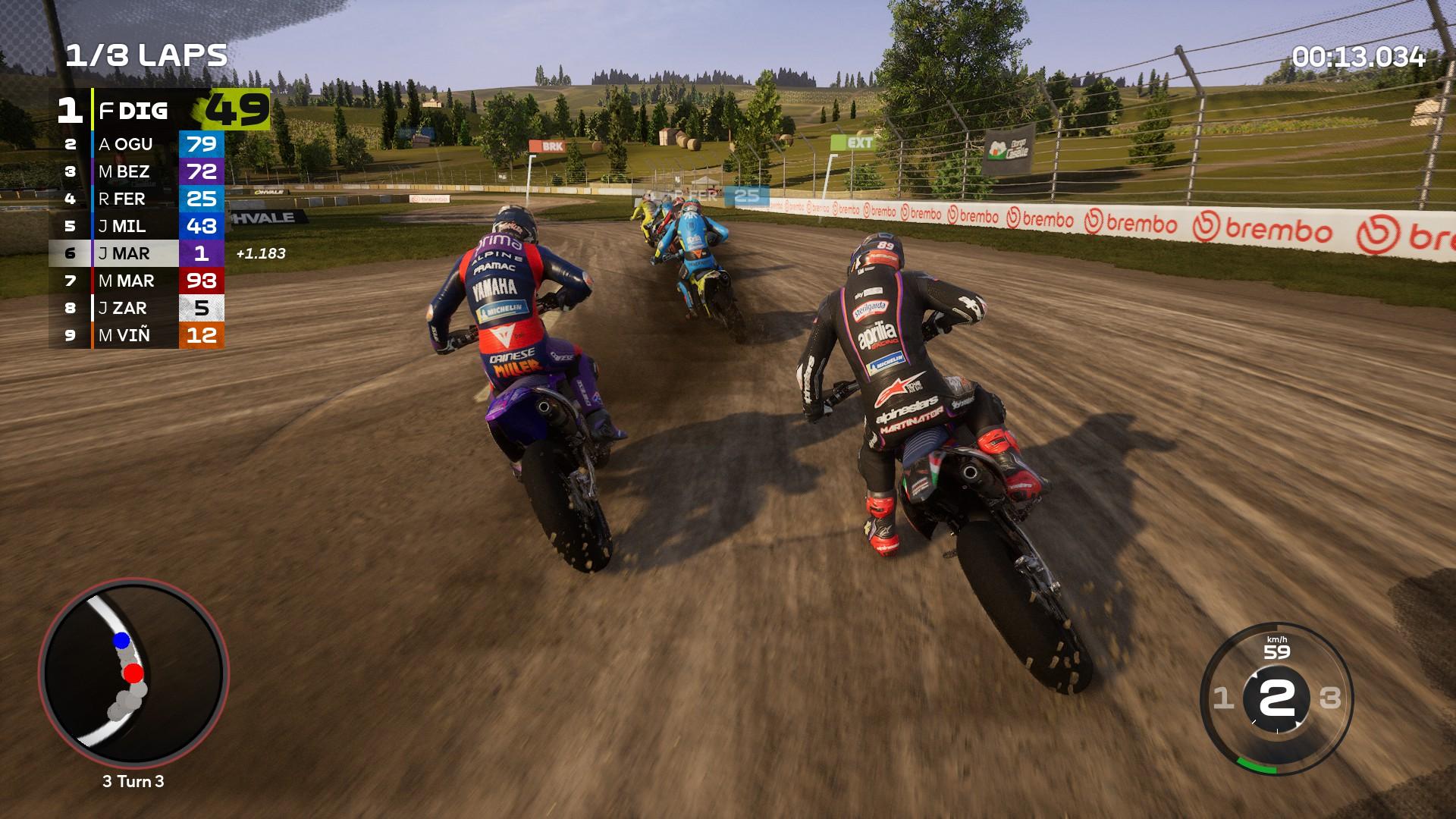
Task: Select M MAR number 93 row
Action: point(137,281)
